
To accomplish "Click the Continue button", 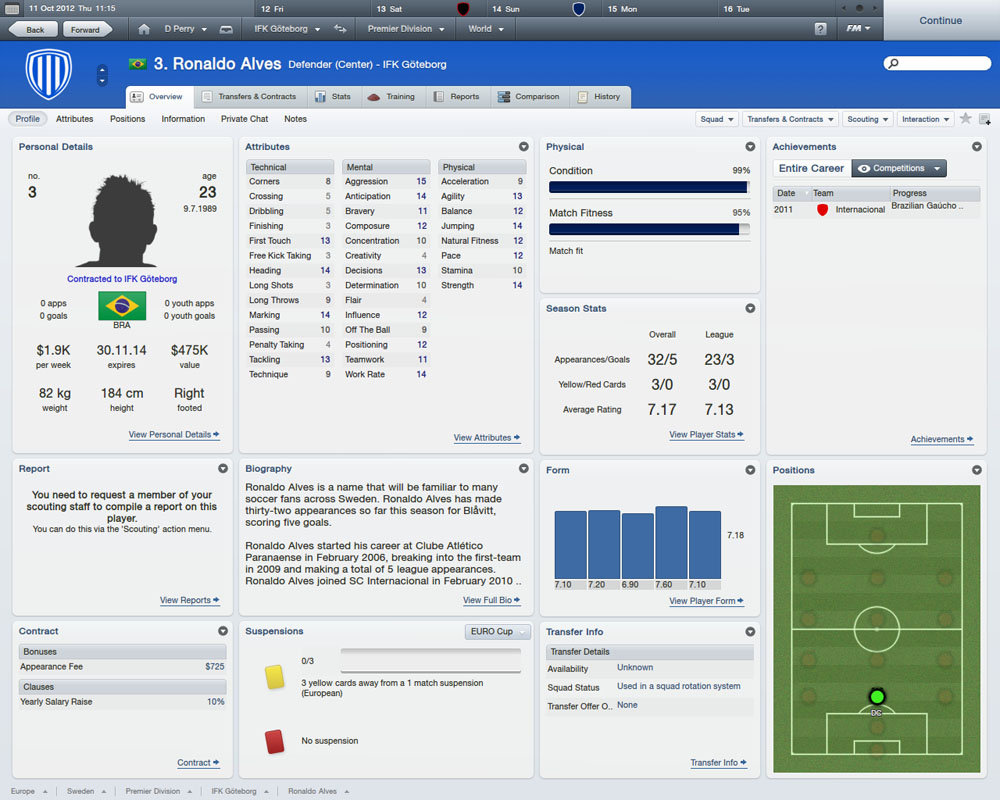I will 940,20.
